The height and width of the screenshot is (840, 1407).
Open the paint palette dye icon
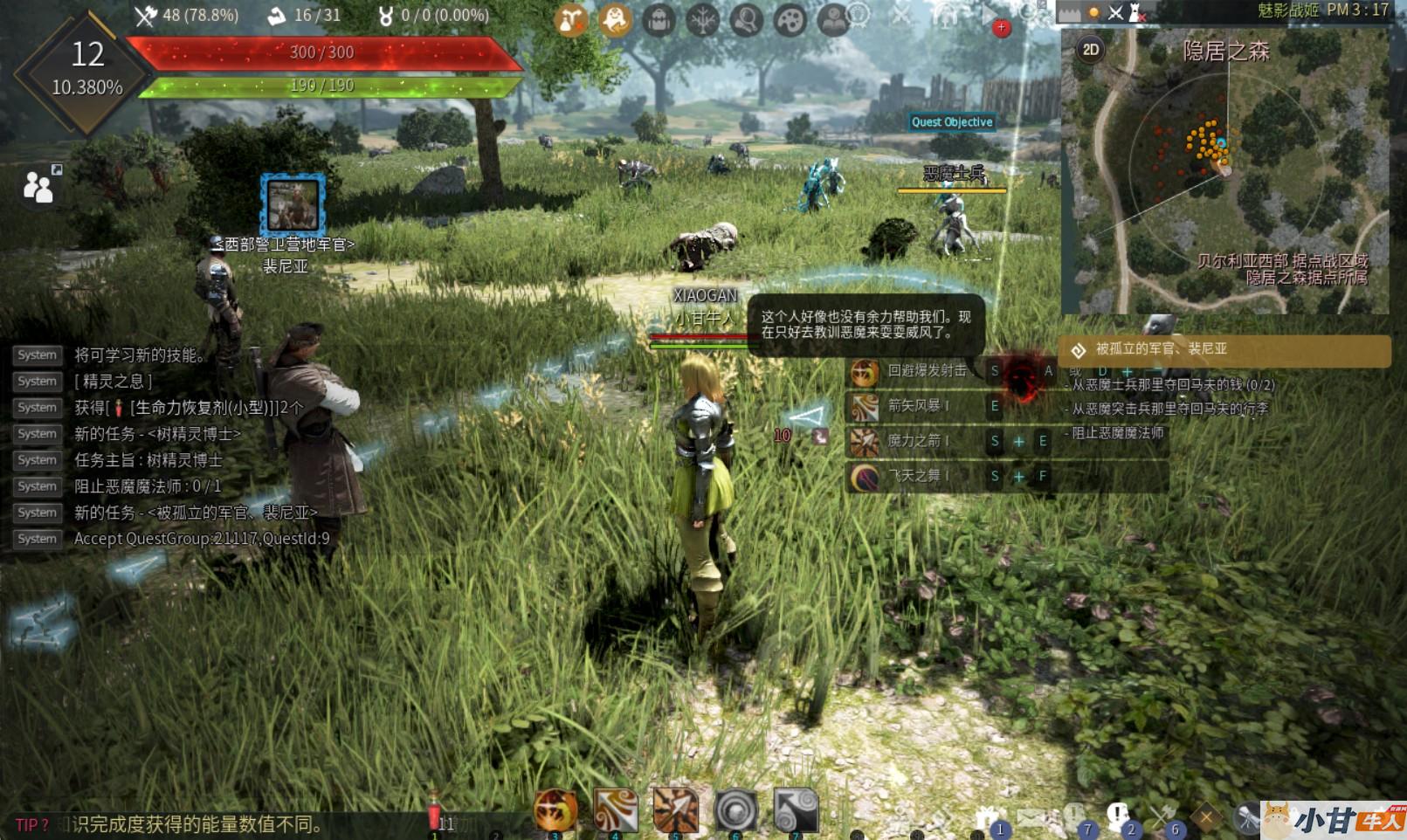pyautogui.click(x=790, y=19)
